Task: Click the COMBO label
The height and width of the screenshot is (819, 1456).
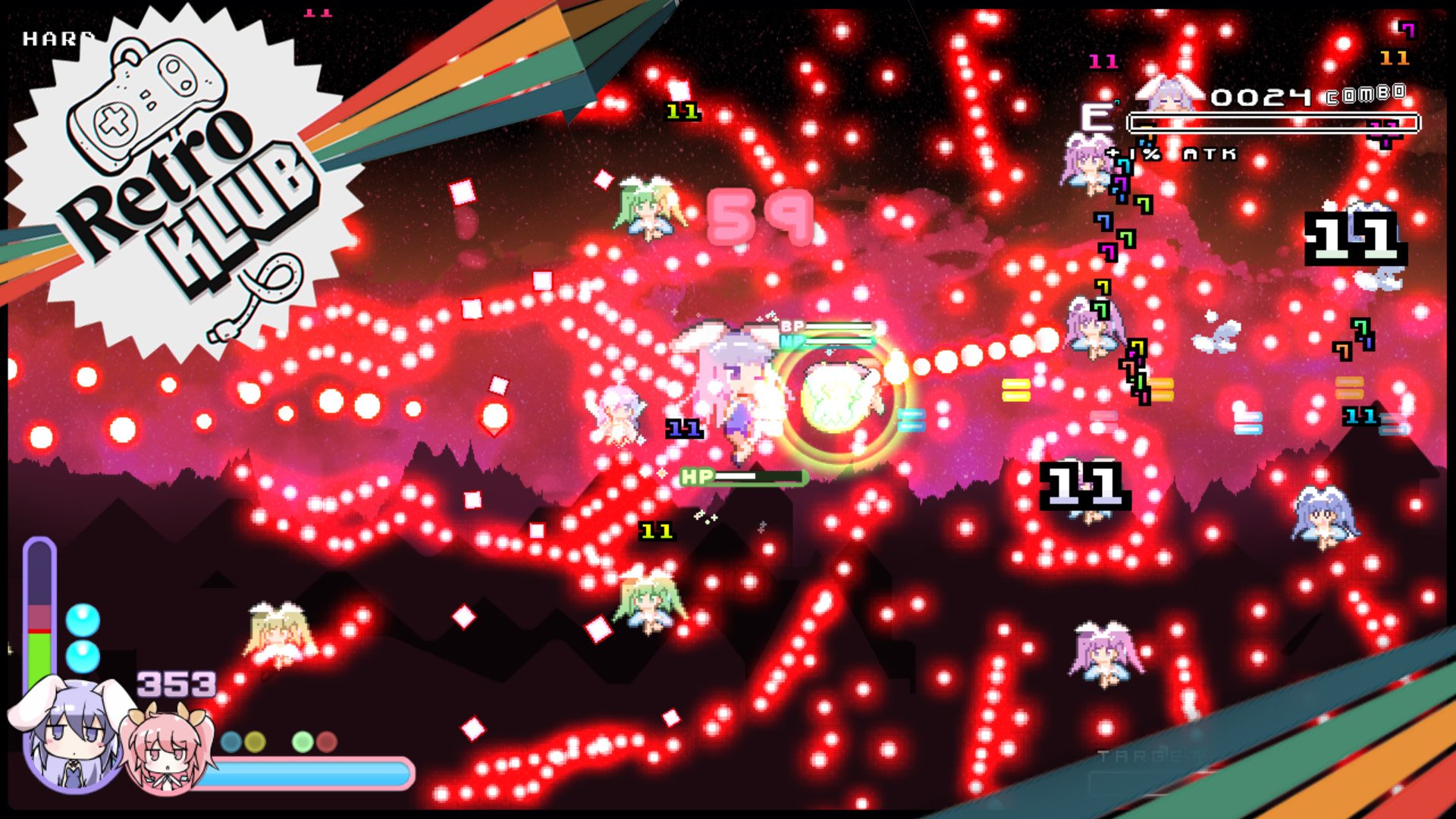Action: click(1365, 96)
